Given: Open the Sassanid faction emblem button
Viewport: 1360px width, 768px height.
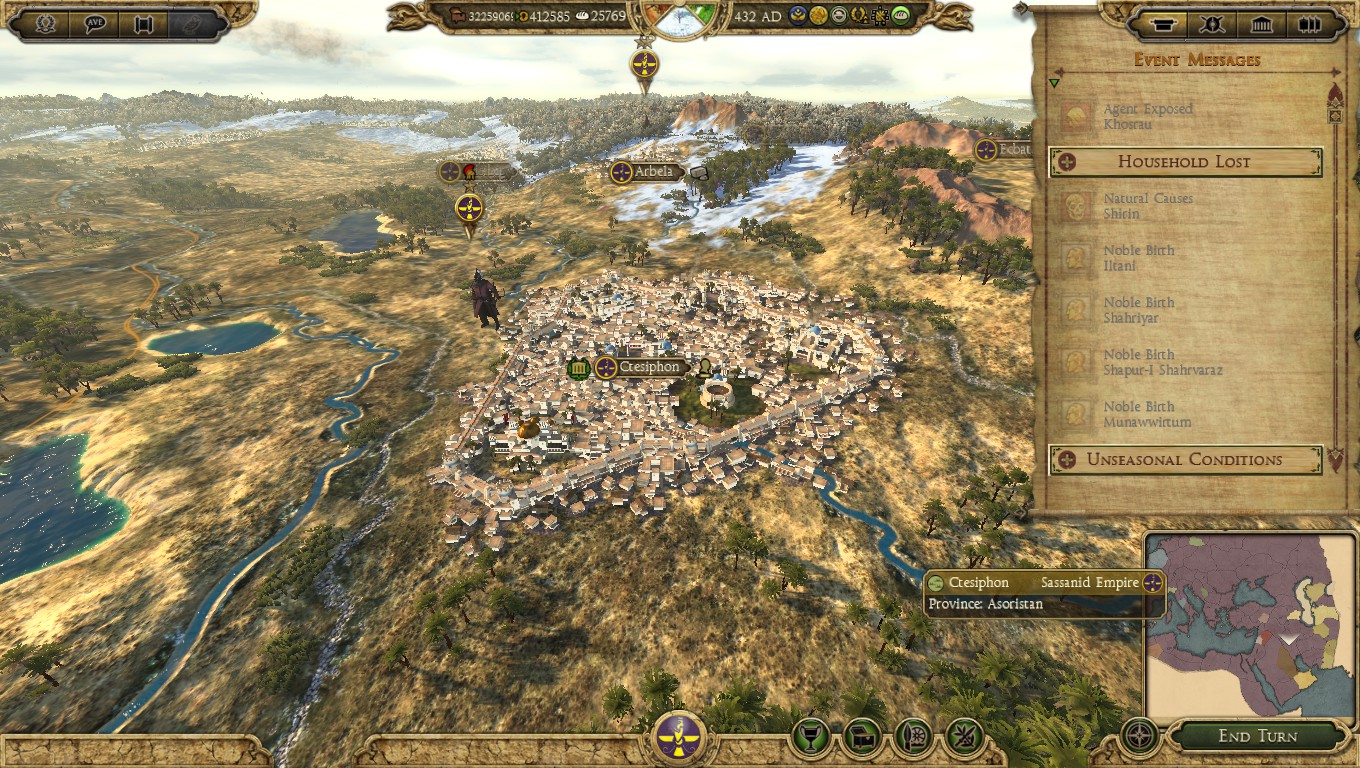Looking at the screenshot, I should point(679,739).
